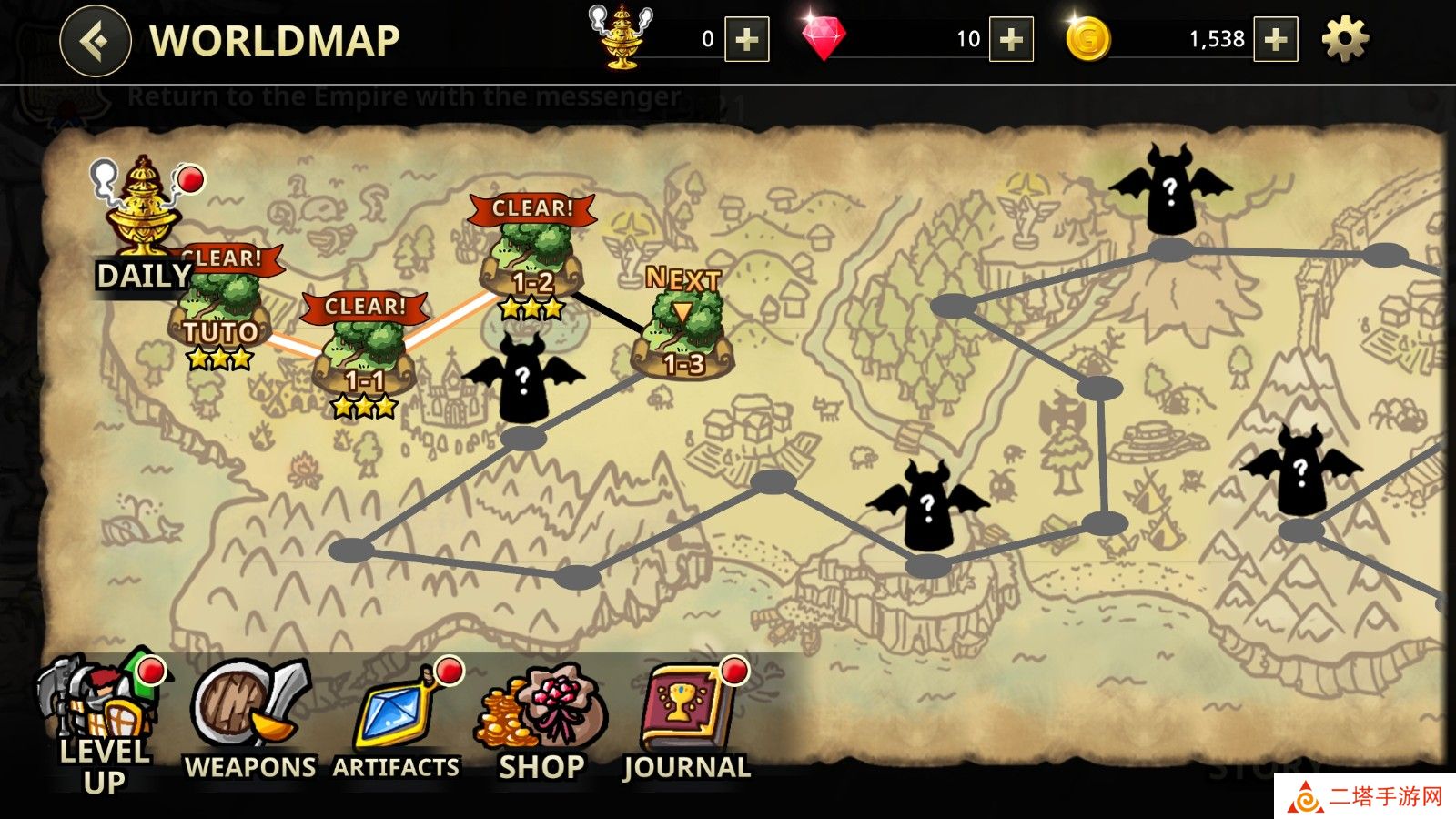Add more gold coins

pyautogui.click(x=1275, y=40)
